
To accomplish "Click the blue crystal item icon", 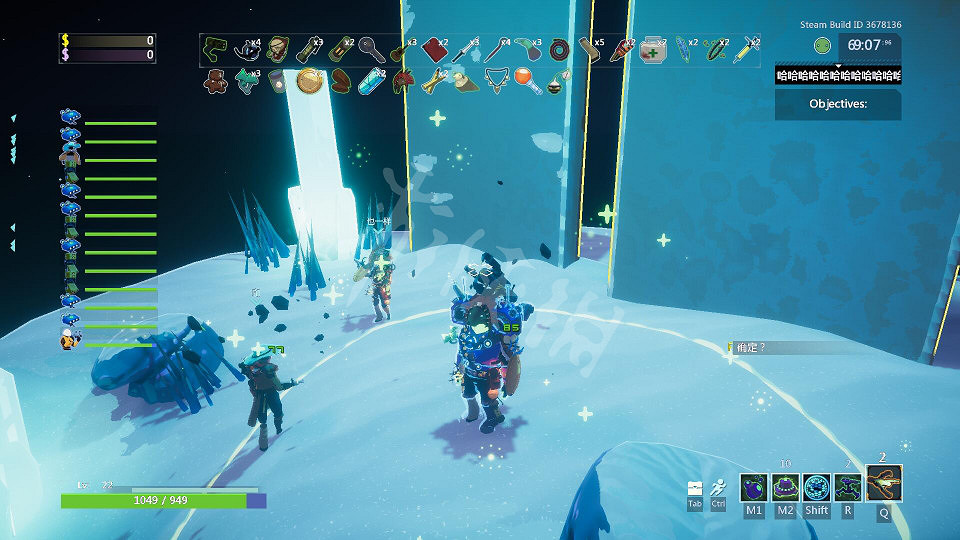I will click(x=371, y=80).
